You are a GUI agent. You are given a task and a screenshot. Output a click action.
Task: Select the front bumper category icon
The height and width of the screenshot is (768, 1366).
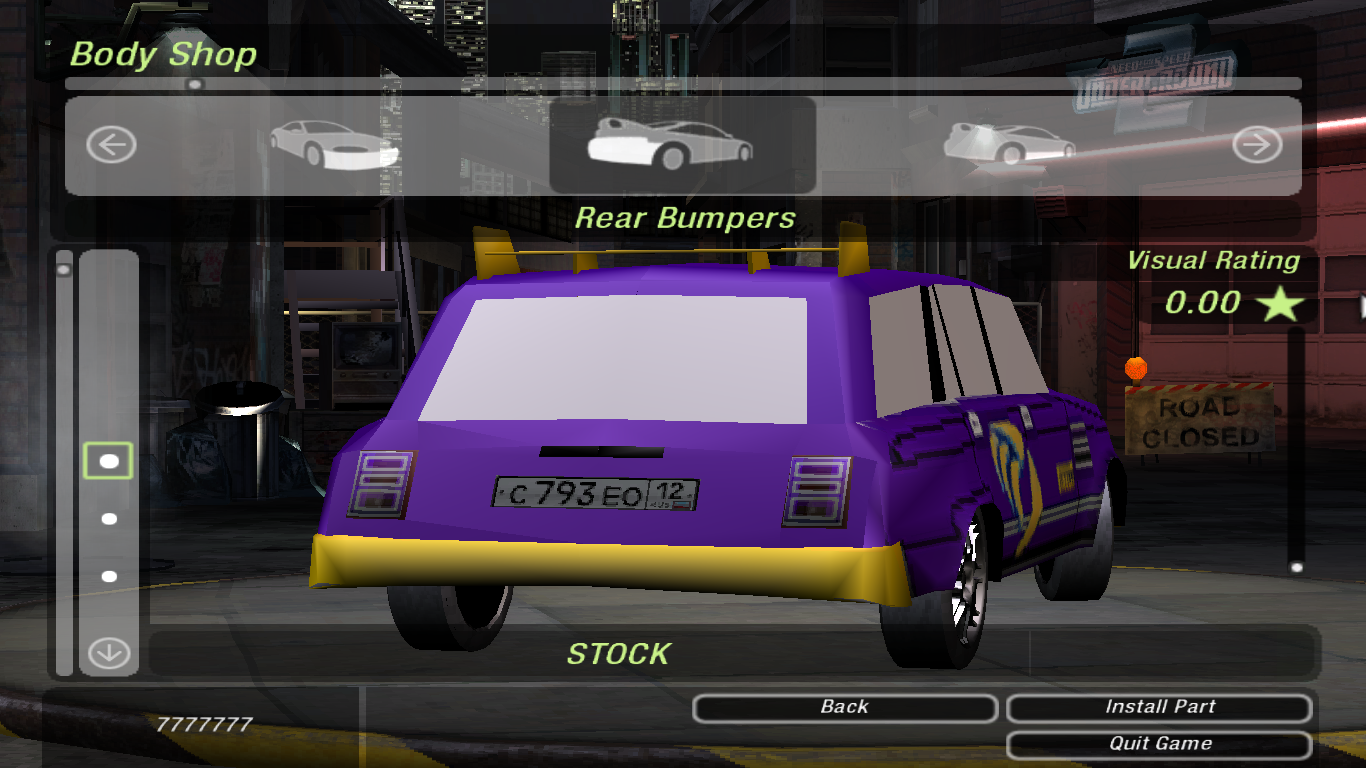point(334,145)
